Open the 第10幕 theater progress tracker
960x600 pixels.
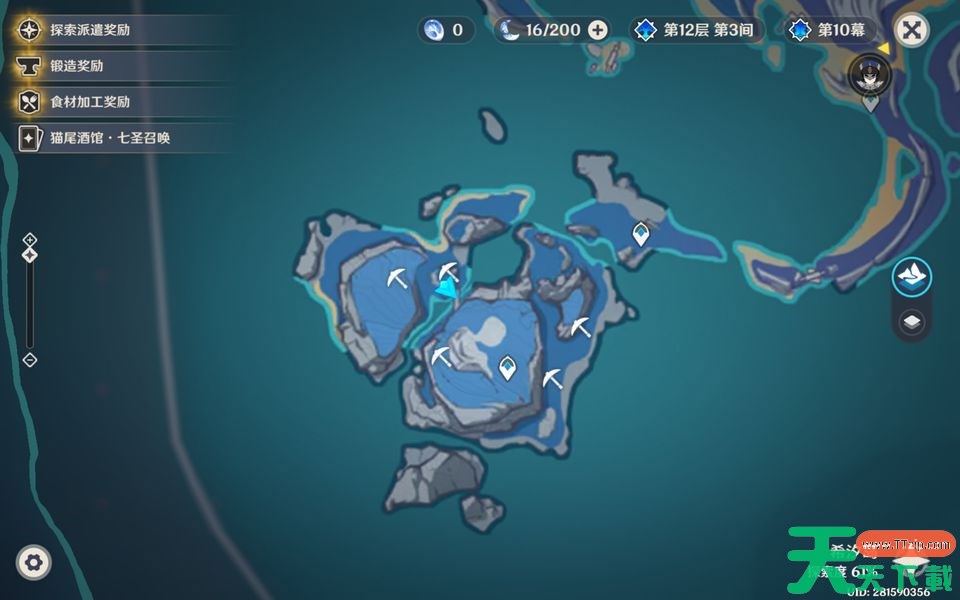pos(830,30)
